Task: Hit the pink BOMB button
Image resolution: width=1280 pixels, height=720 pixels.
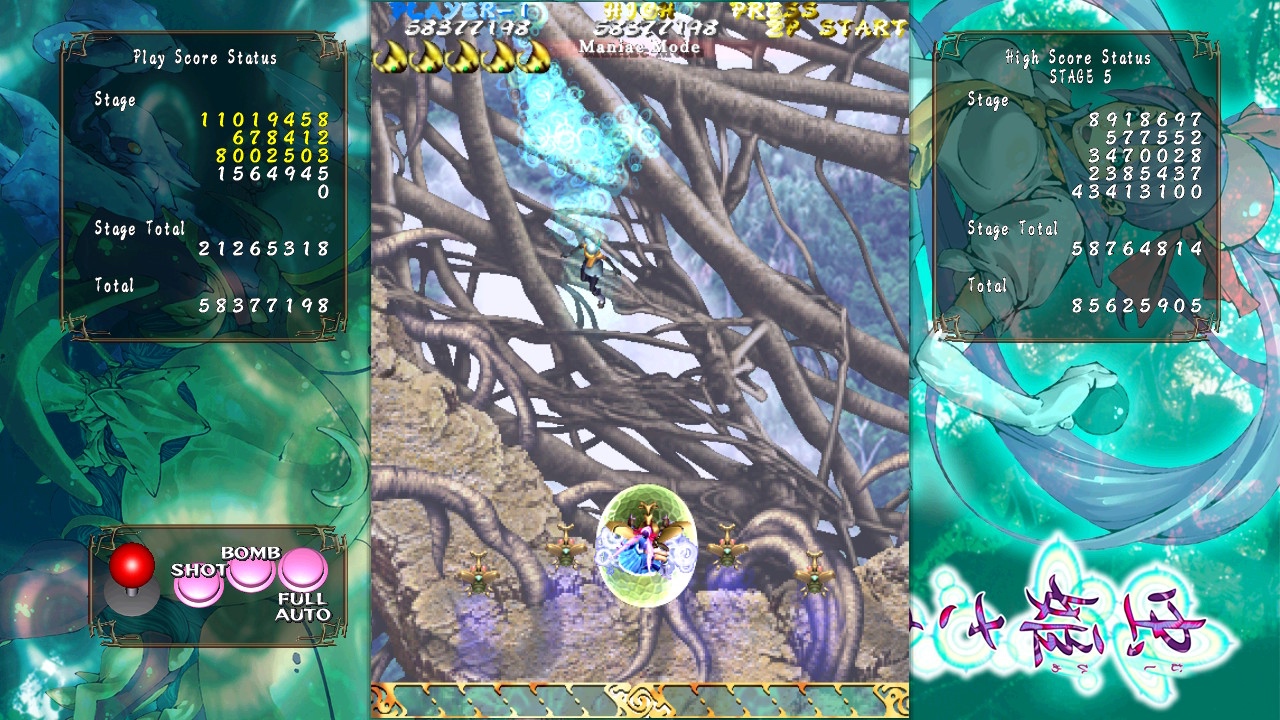Action: click(250, 572)
